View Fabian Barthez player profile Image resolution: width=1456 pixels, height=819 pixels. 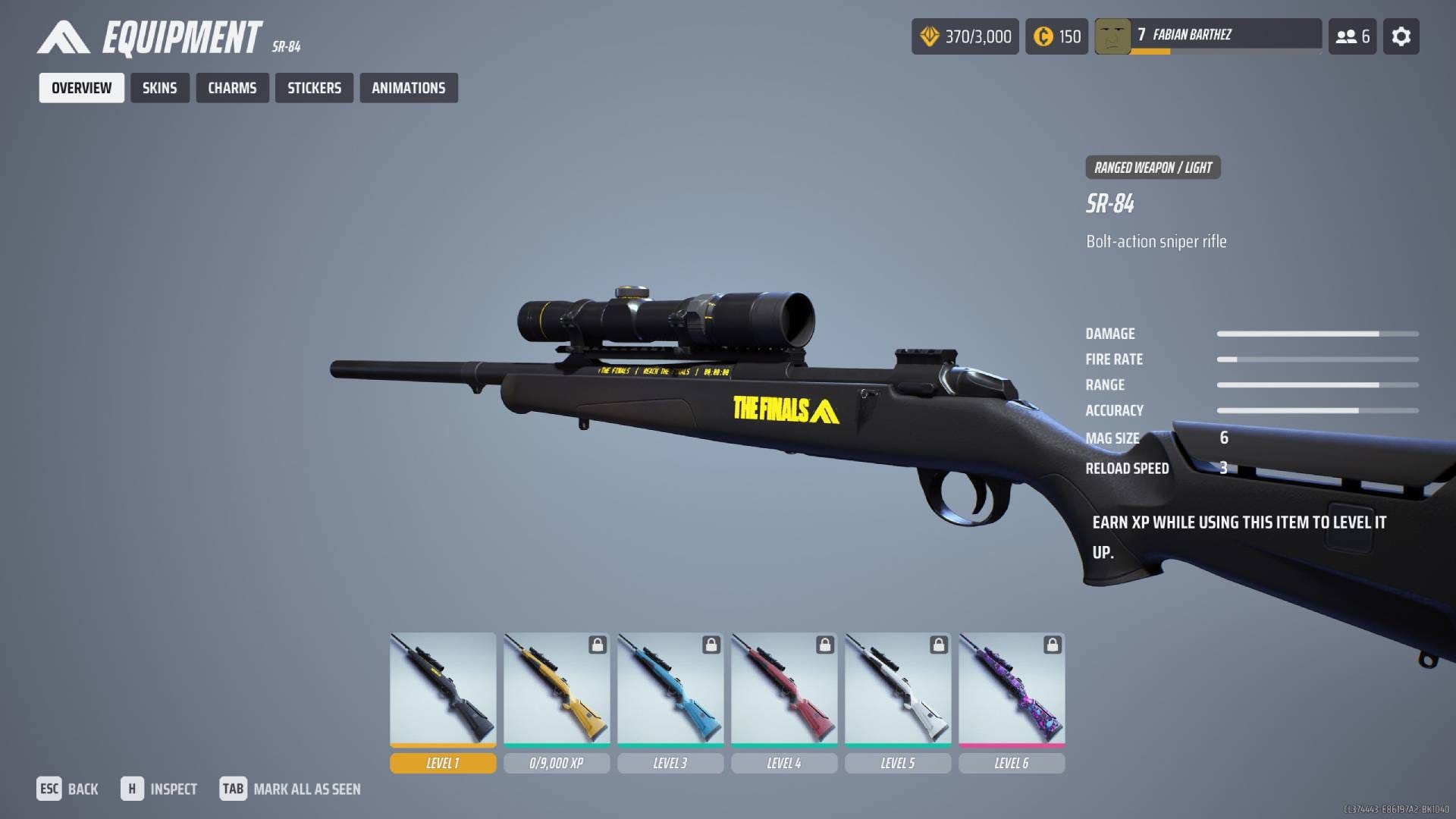1207,36
